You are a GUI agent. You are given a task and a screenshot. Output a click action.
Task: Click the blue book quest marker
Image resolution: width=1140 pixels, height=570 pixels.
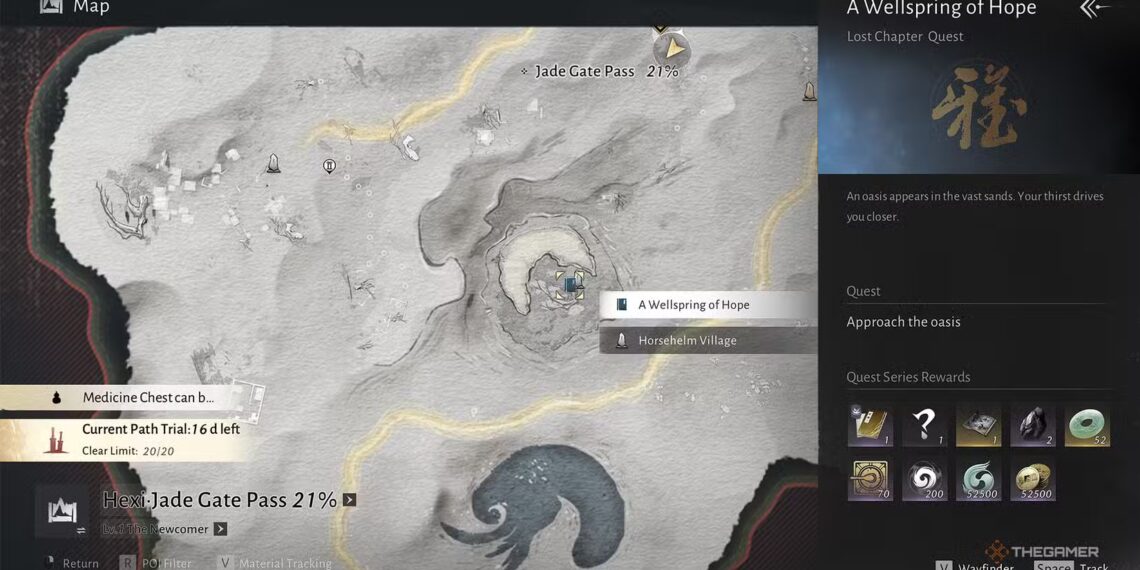pyautogui.click(x=571, y=286)
